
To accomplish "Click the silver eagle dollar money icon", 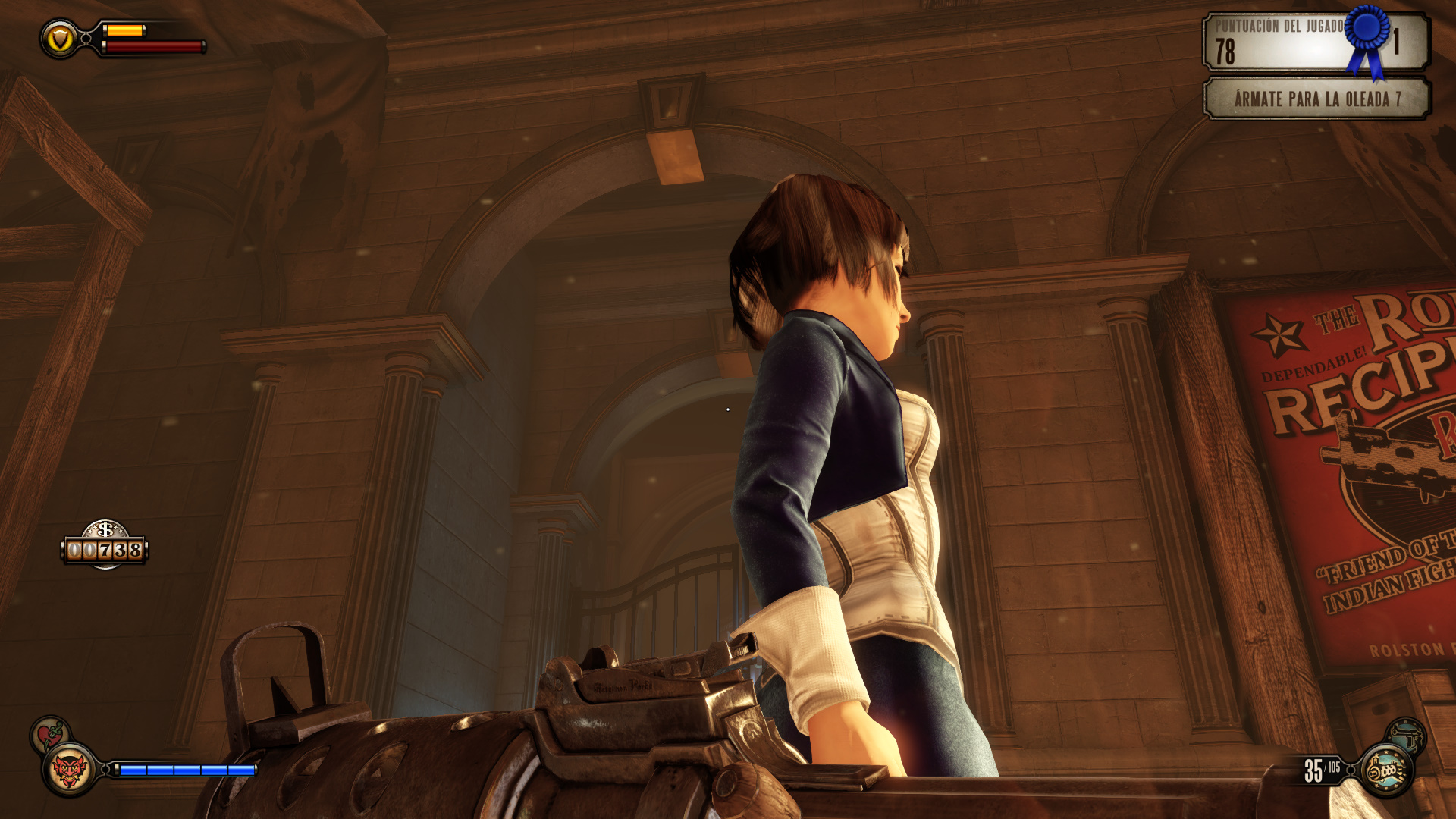I will coord(105,530).
